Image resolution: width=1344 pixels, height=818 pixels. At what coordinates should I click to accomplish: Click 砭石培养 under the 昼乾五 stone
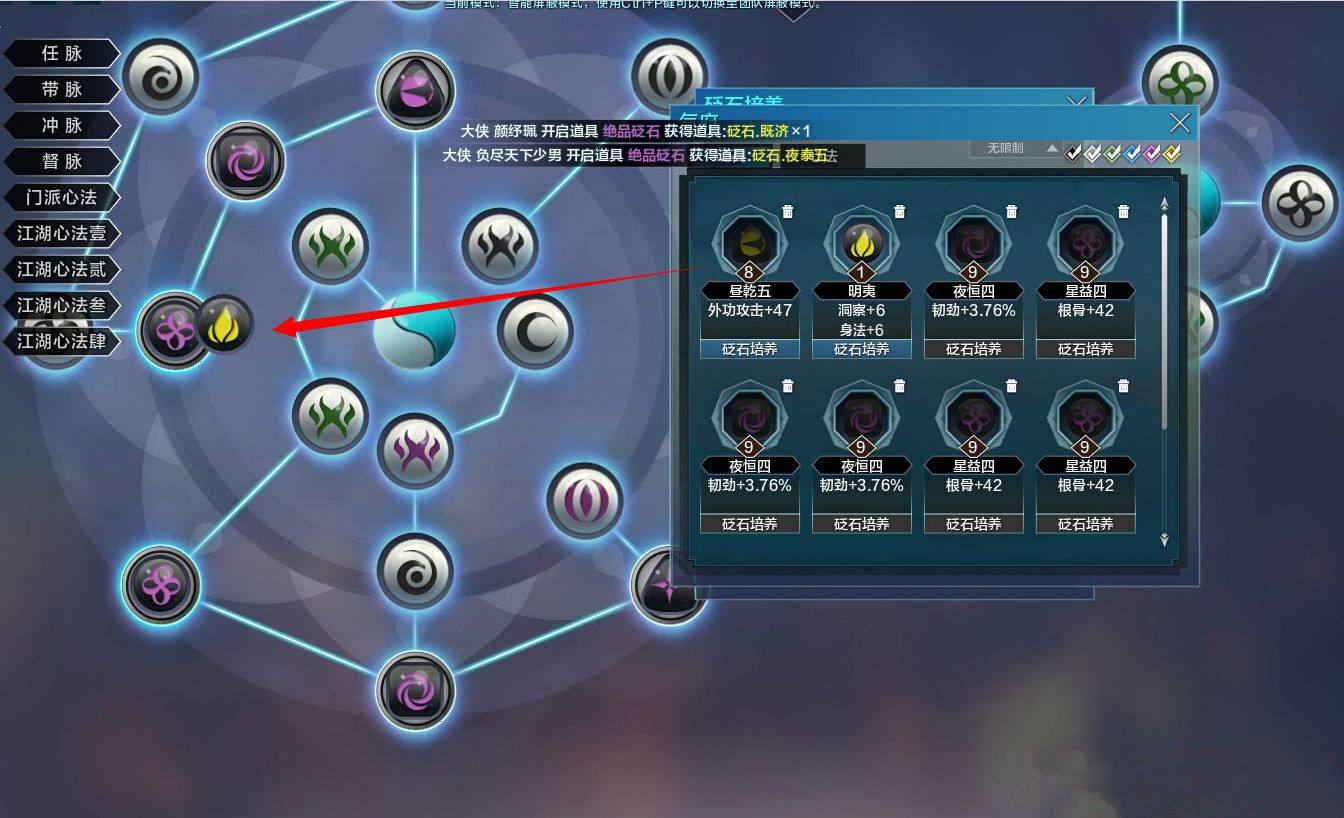click(749, 349)
